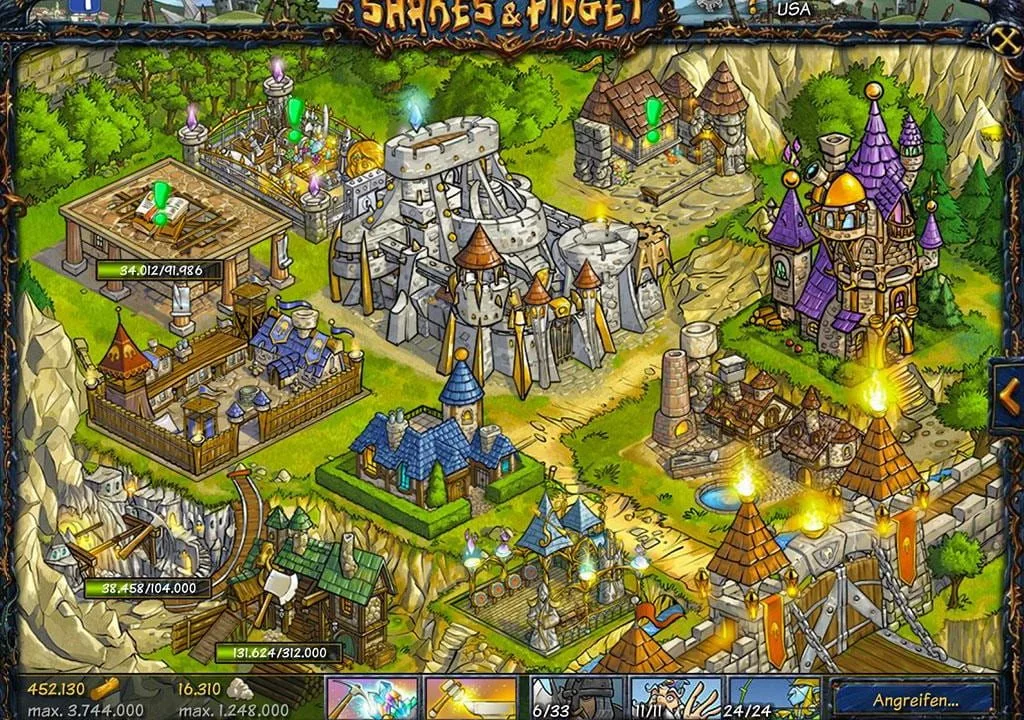The height and width of the screenshot is (720, 1024).
Task: Expand the side panel with the arrow button
Action: point(1008,397)
